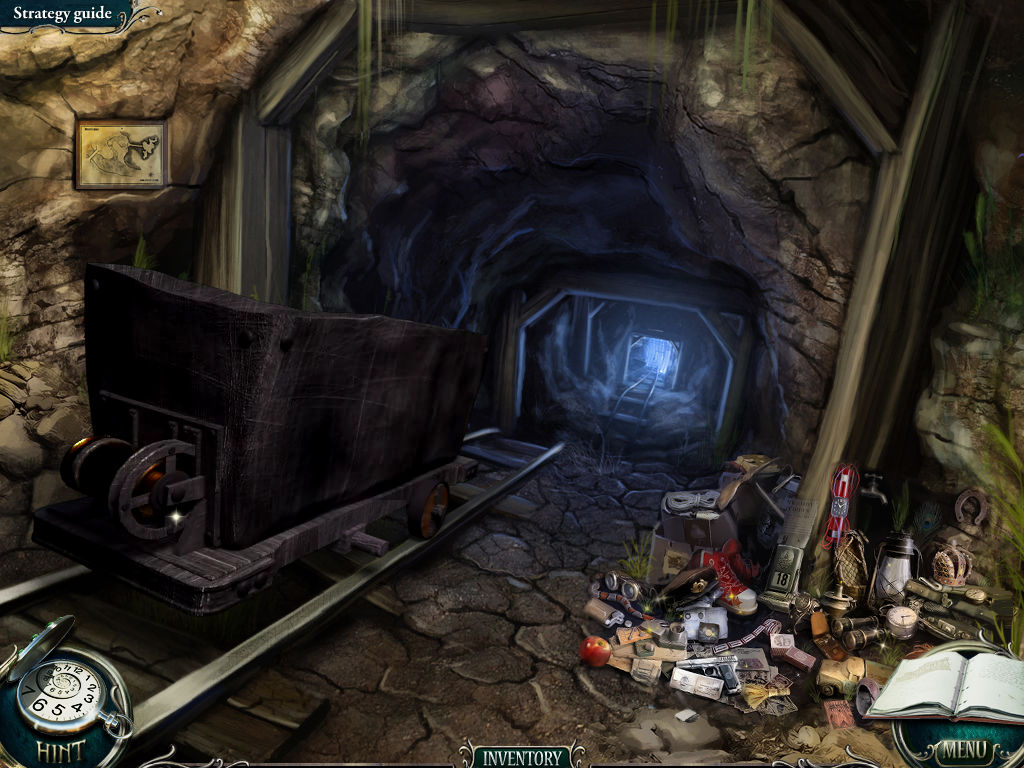Viewport: 1024px width, 768px height.
Task: Open the game Menu
Action: [963, 749]
